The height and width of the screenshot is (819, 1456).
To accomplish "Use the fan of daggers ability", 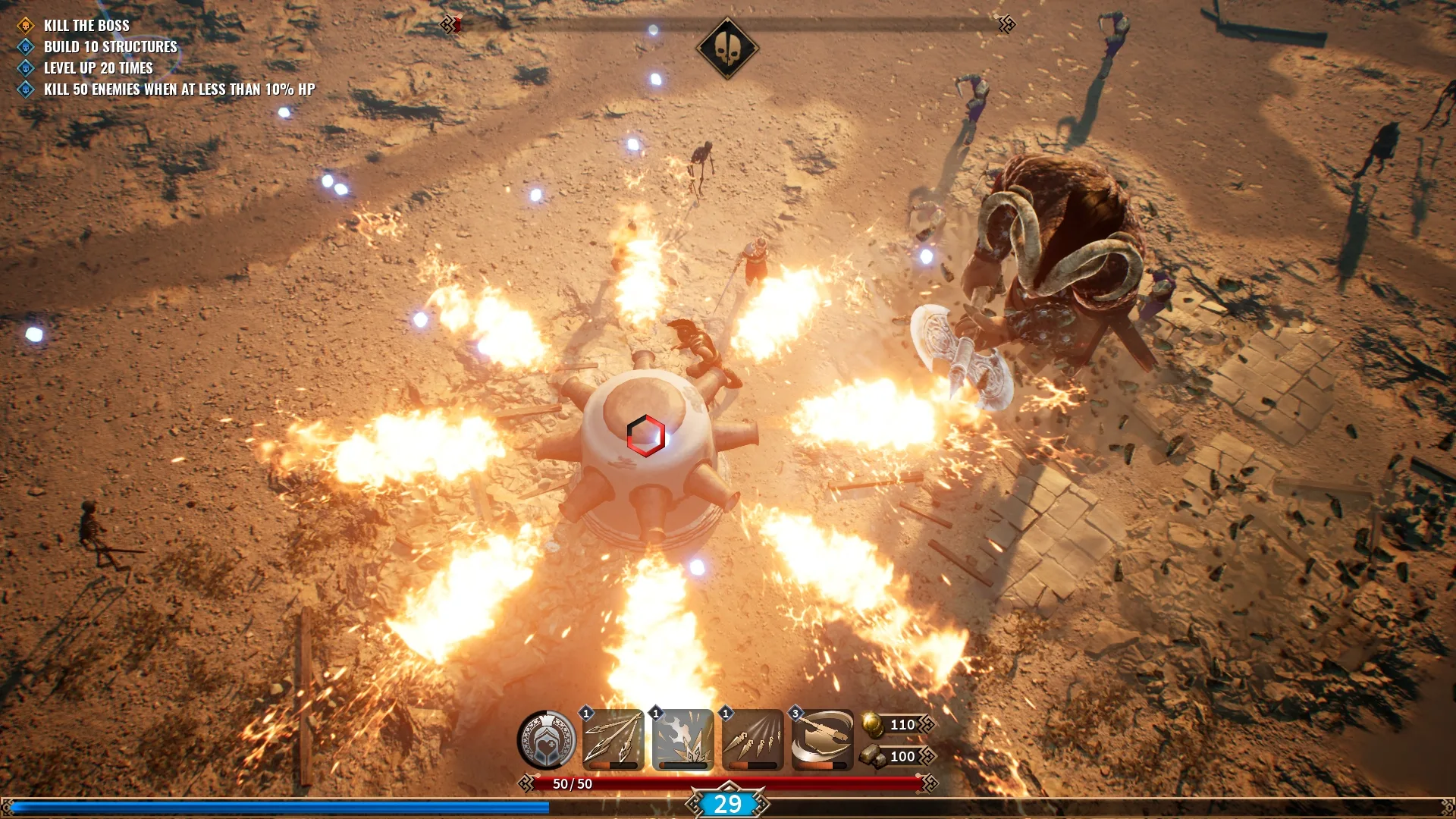I will tap(753, 740).
